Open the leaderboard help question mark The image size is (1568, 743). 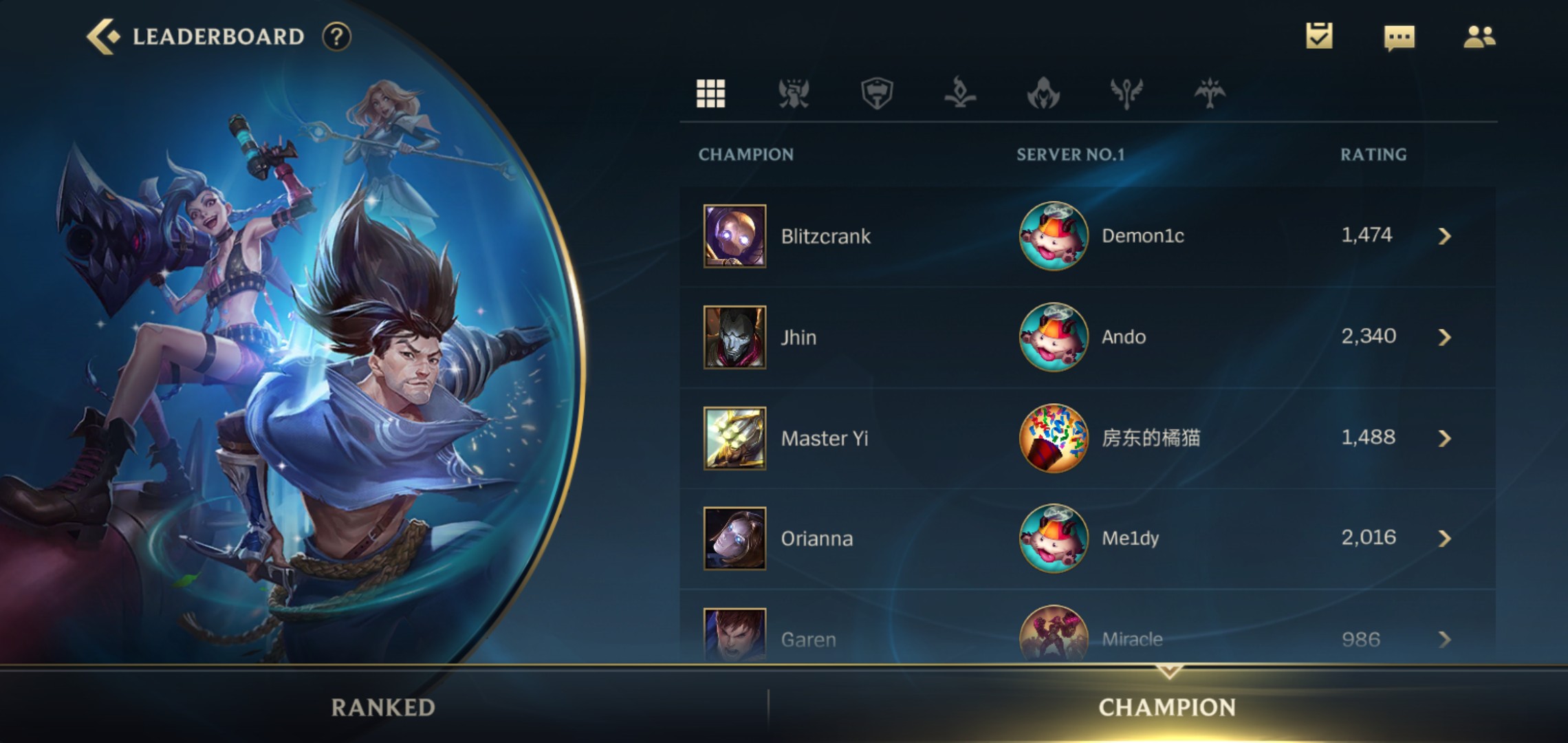(336, 36)
